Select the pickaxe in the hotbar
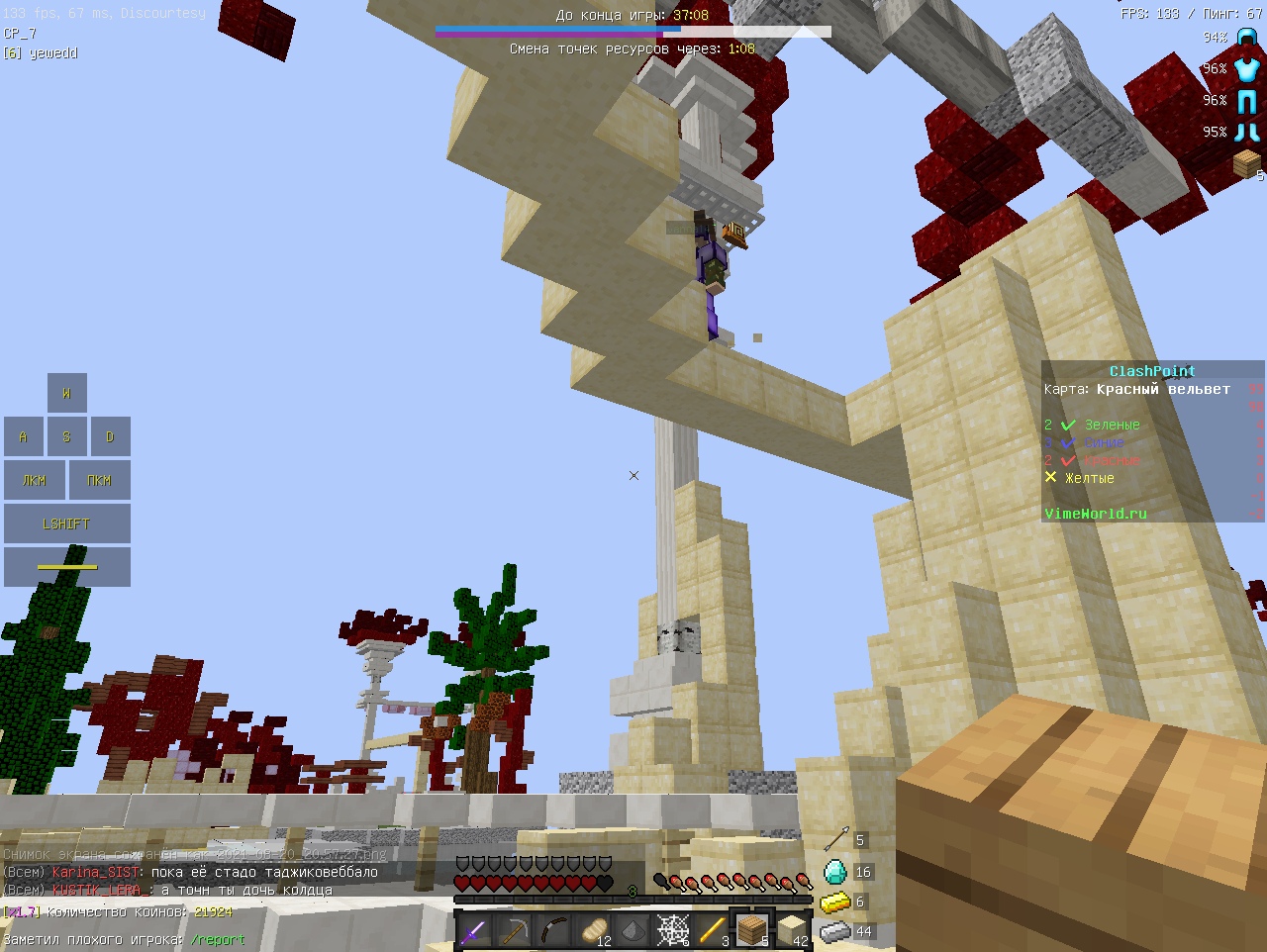This screenshot has width=1267, height=952. tap(514, 931)
